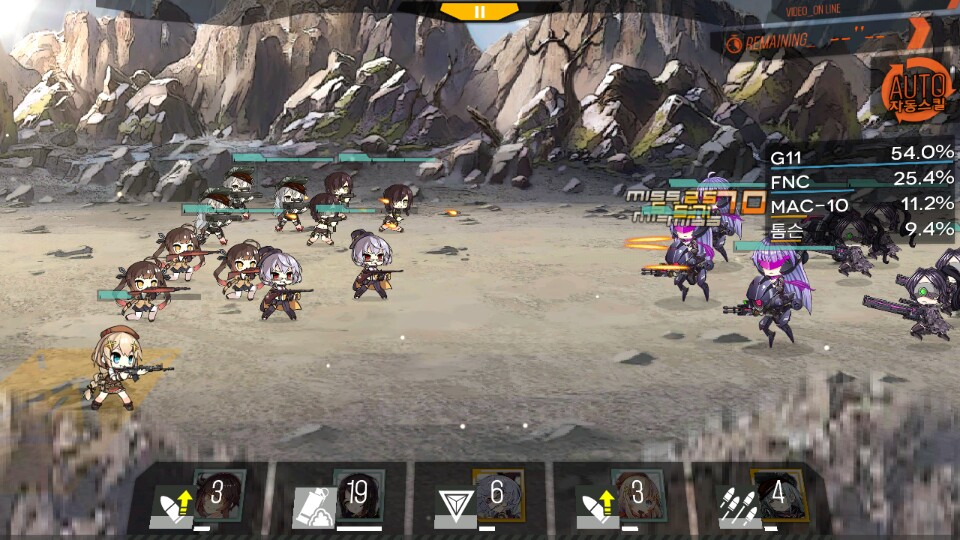This screenshot has width=960, height=540.
Task: Pause the battle with the top pause button
Action: [x=479, y=11]
